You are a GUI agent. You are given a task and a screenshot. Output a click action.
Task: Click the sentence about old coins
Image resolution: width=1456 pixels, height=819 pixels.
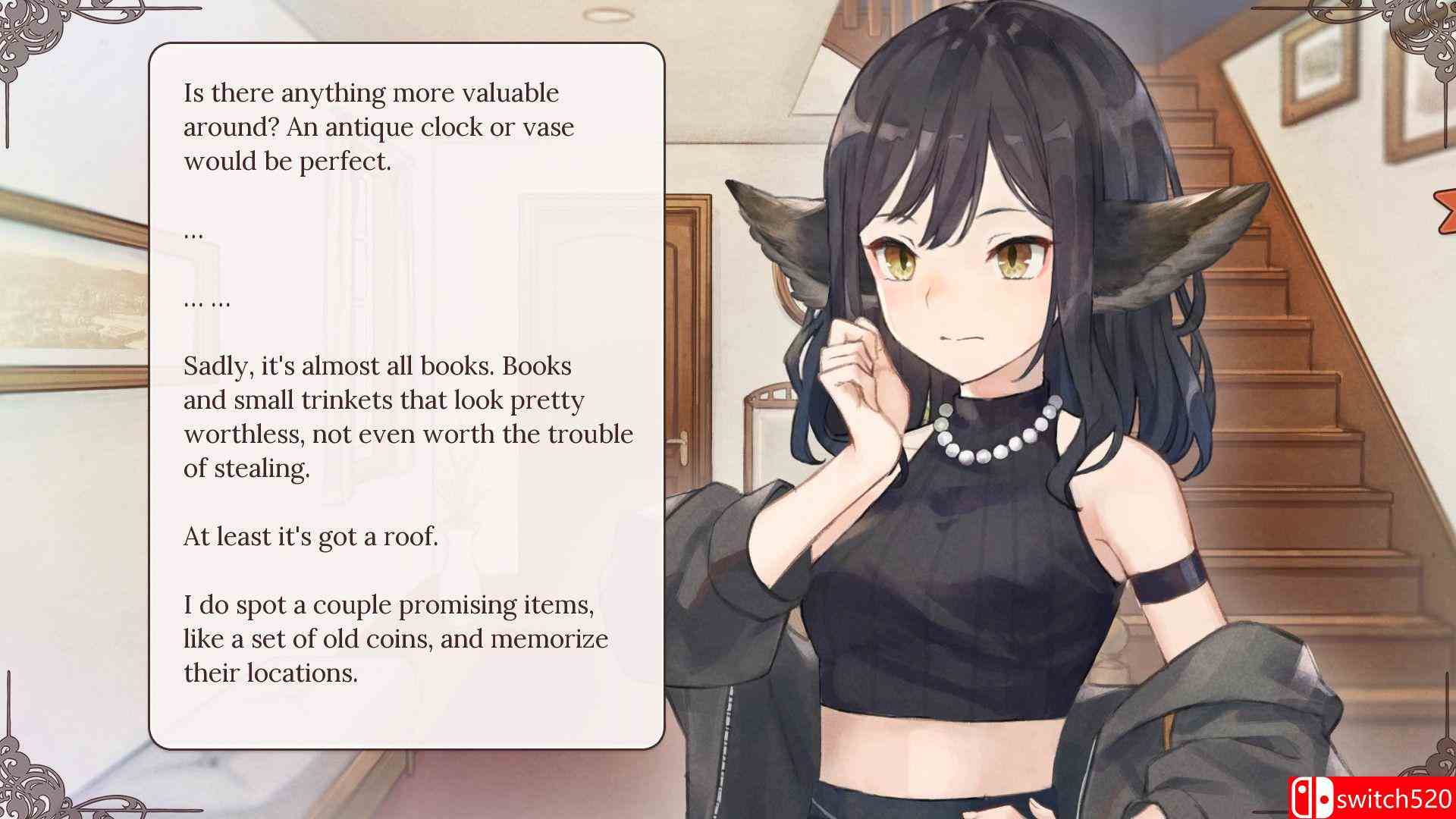[x=394, y=639]
